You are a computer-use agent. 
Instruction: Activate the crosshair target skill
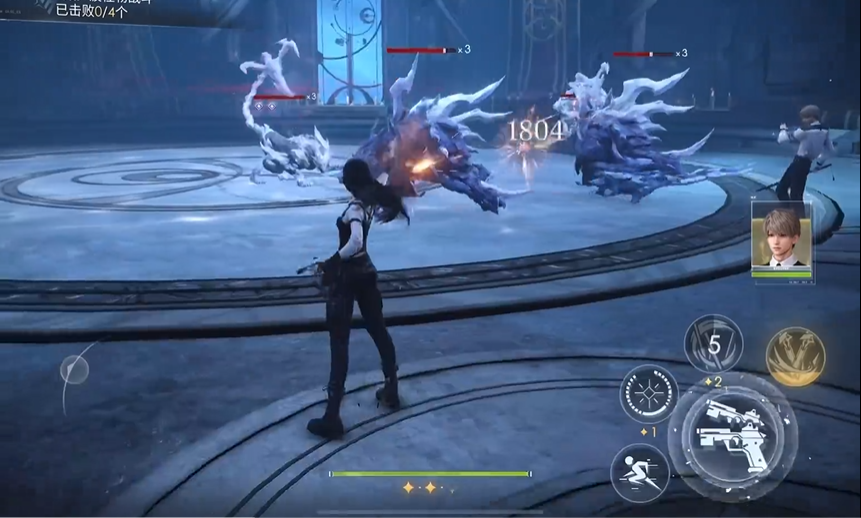pos(649,393)
